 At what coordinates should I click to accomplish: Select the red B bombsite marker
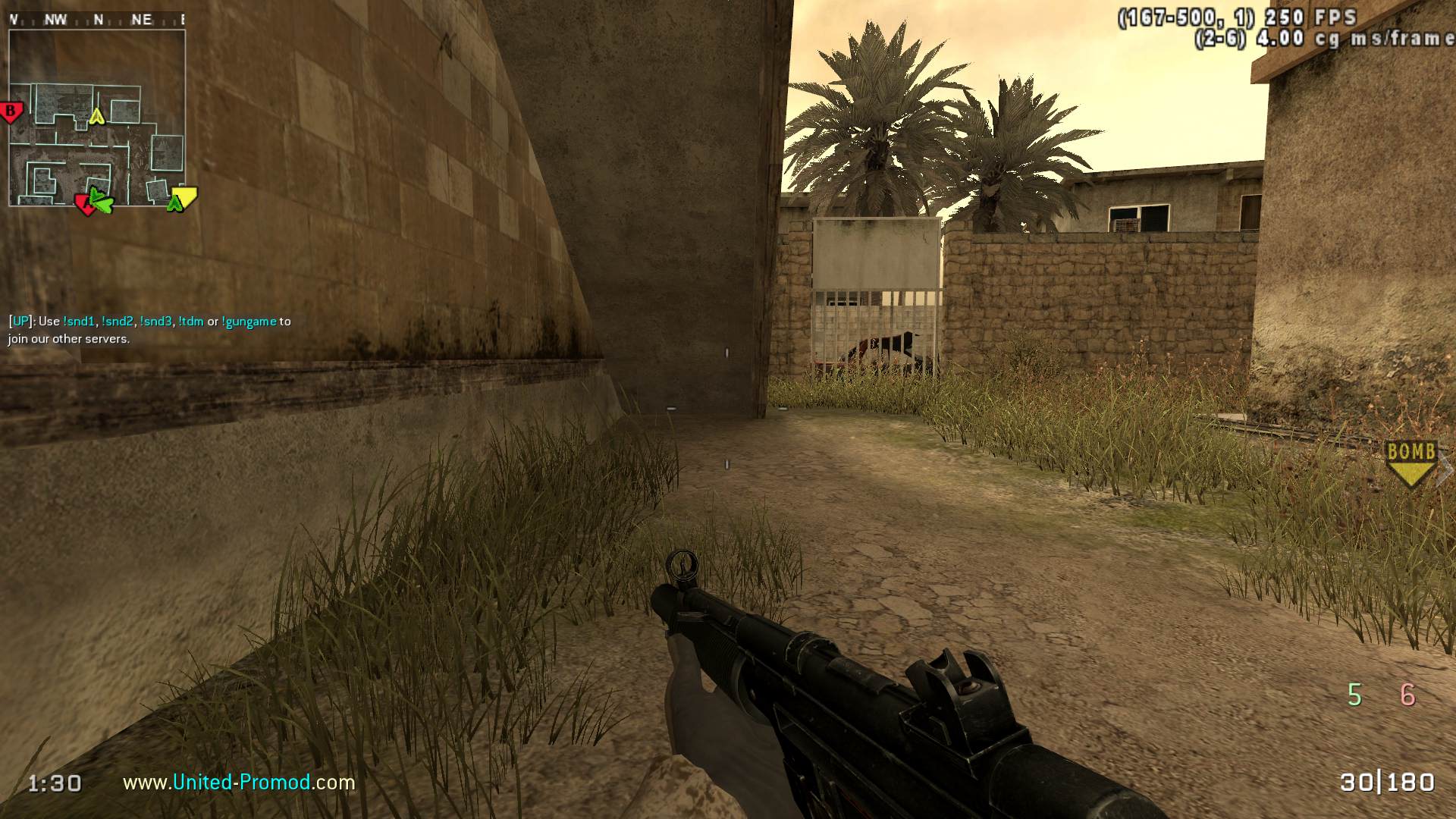(x=11, y=112)
